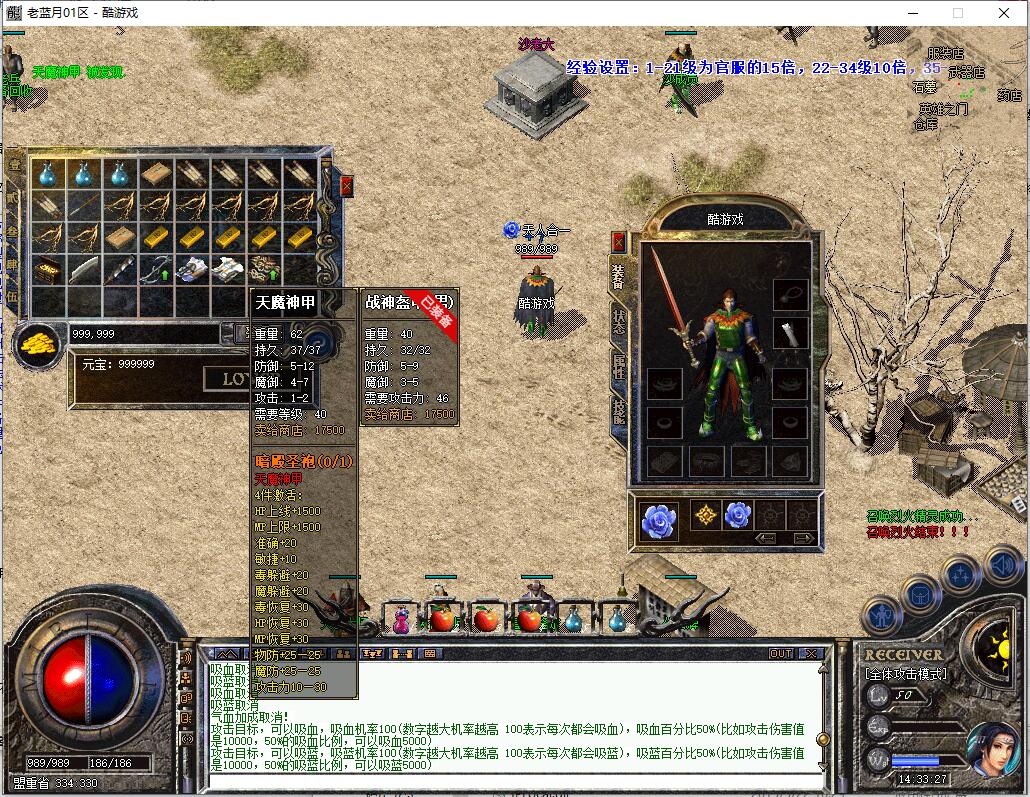Select the large blue rose slot
1030x797 pixels.
pyautogui.click(x=659, y=517)
